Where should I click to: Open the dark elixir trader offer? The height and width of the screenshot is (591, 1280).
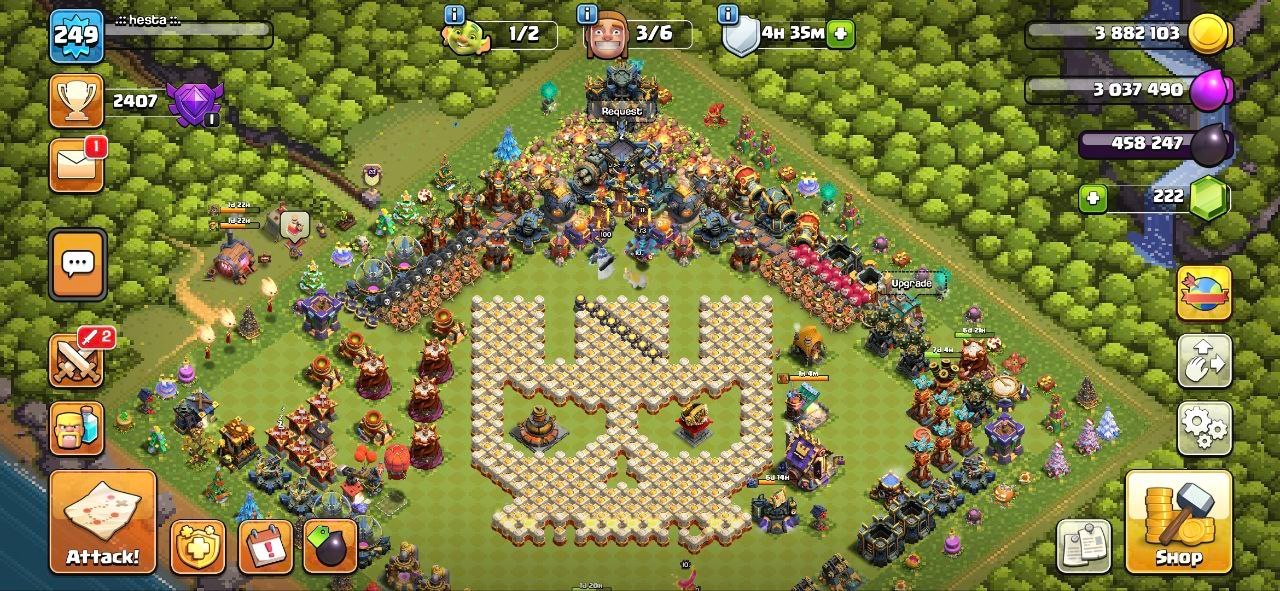(331, 547)
